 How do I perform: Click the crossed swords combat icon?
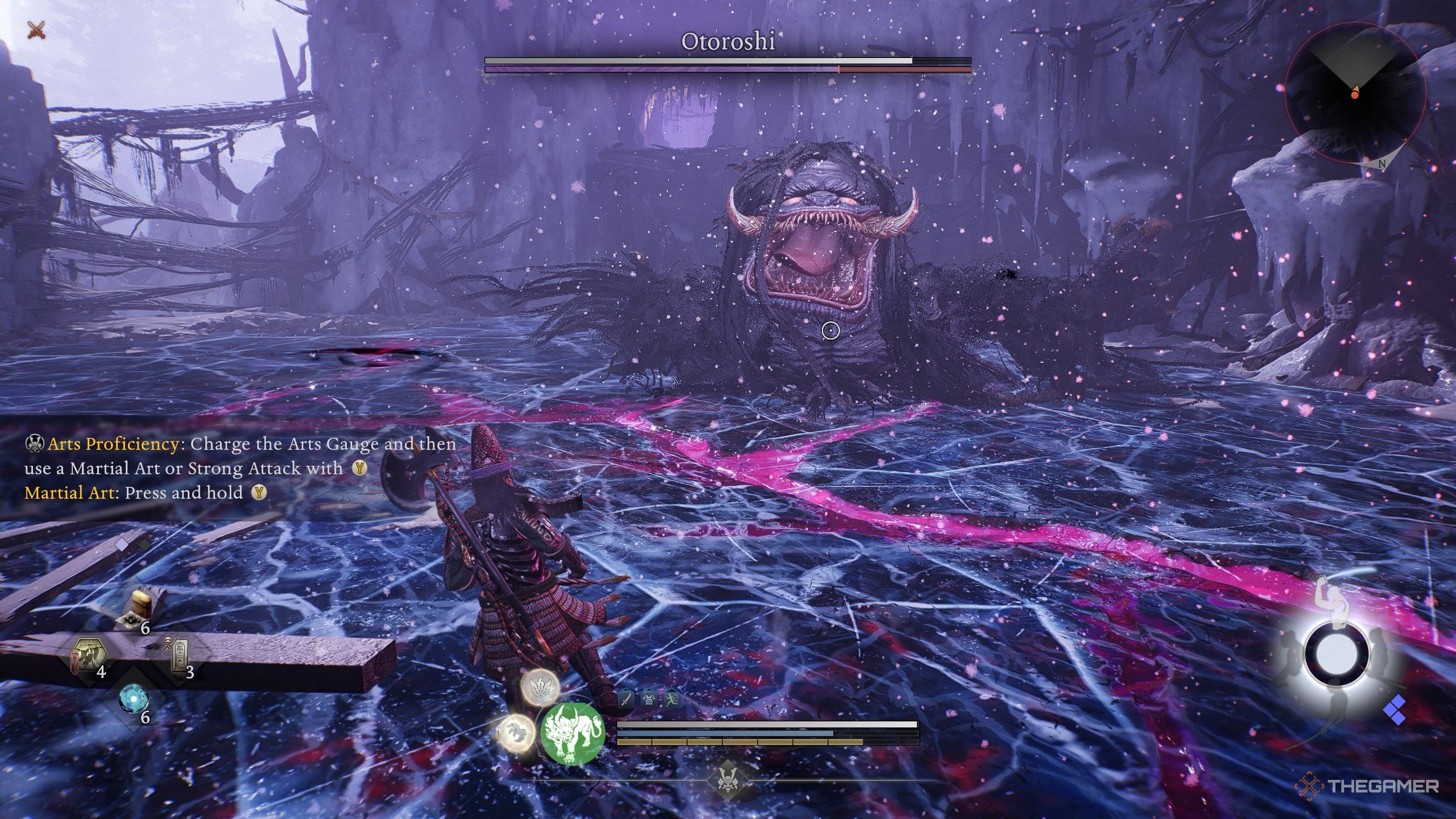coord(37,30)
